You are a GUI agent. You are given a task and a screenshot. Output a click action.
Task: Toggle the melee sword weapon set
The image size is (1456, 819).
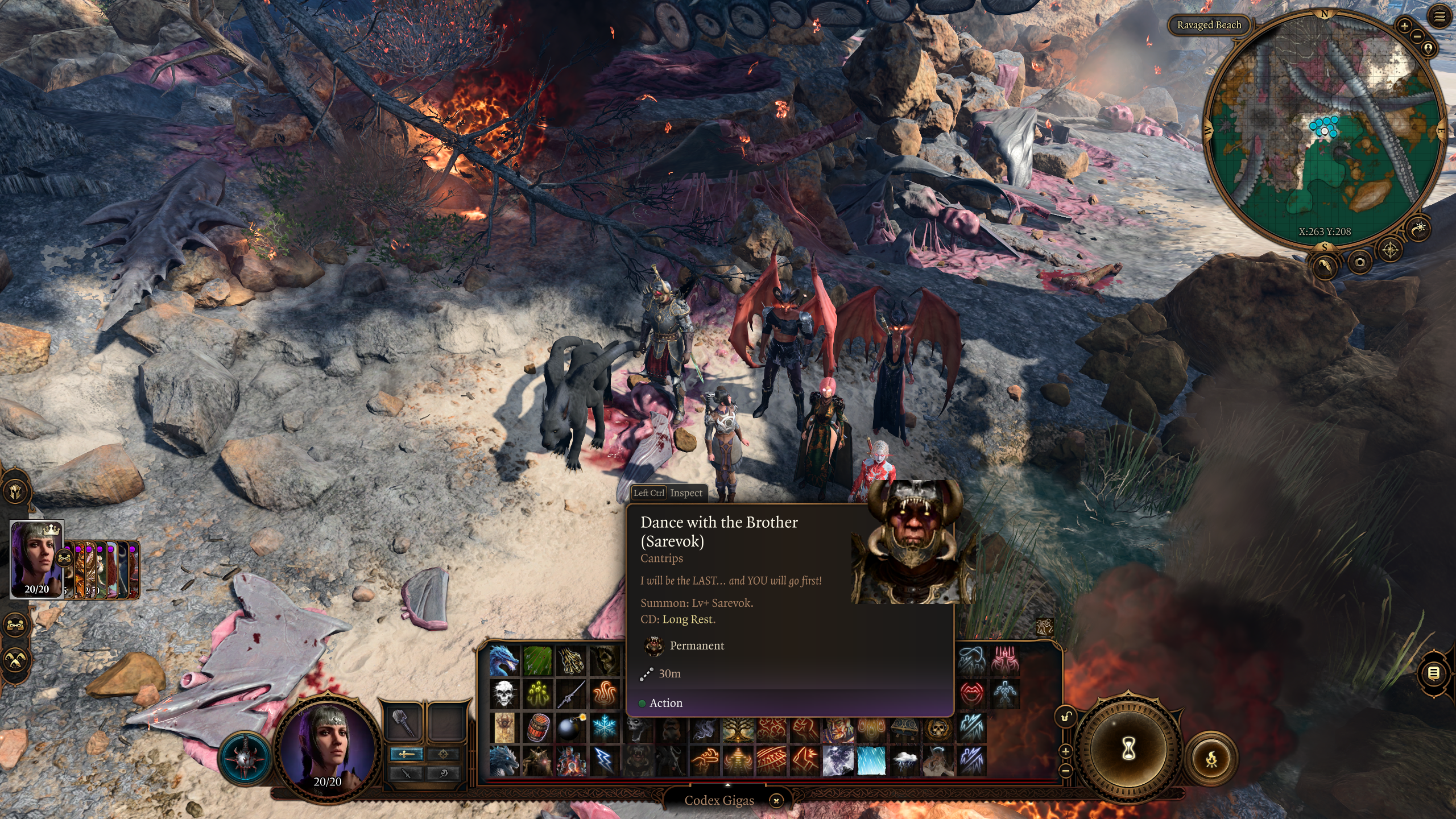pos(406,754)
